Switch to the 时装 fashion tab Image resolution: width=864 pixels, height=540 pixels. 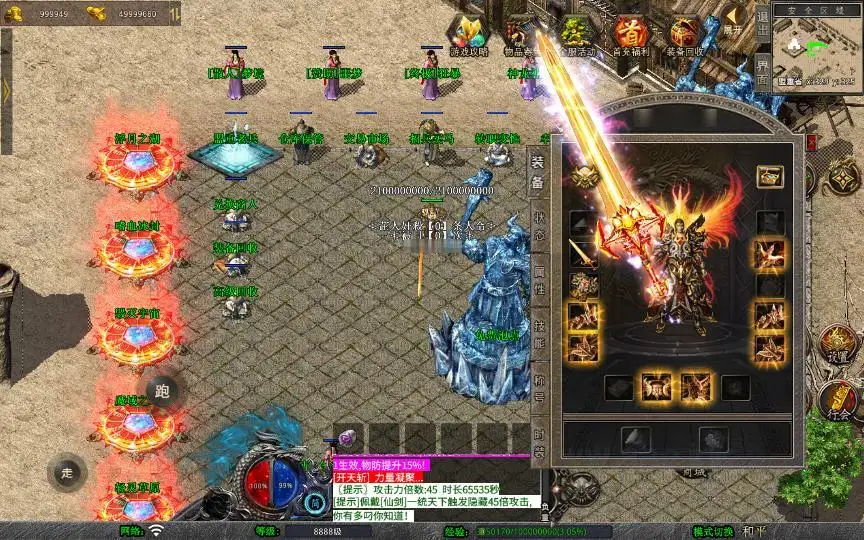pos(539,438)
